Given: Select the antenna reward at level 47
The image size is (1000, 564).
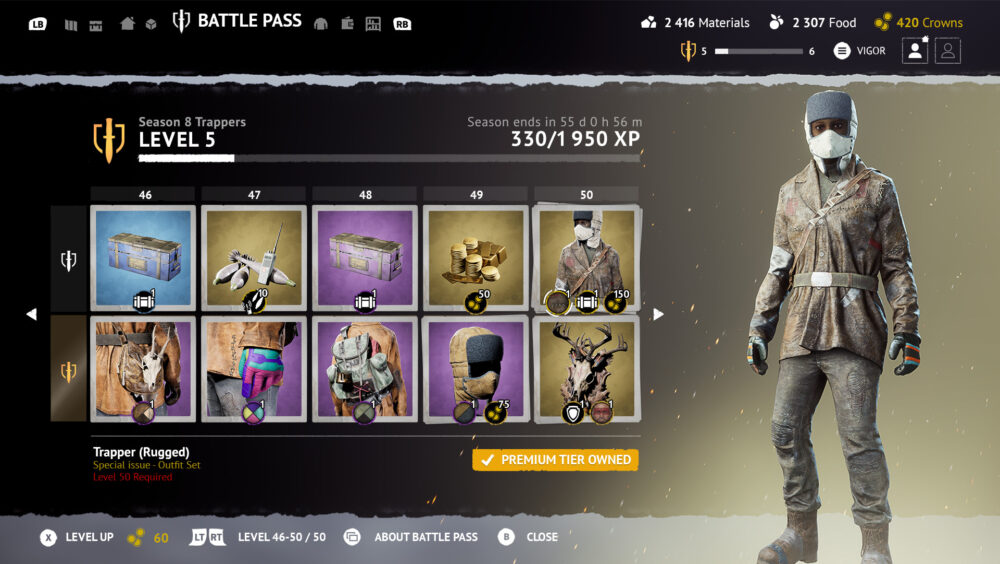Looking at the screenshot, I should point(254,258).
